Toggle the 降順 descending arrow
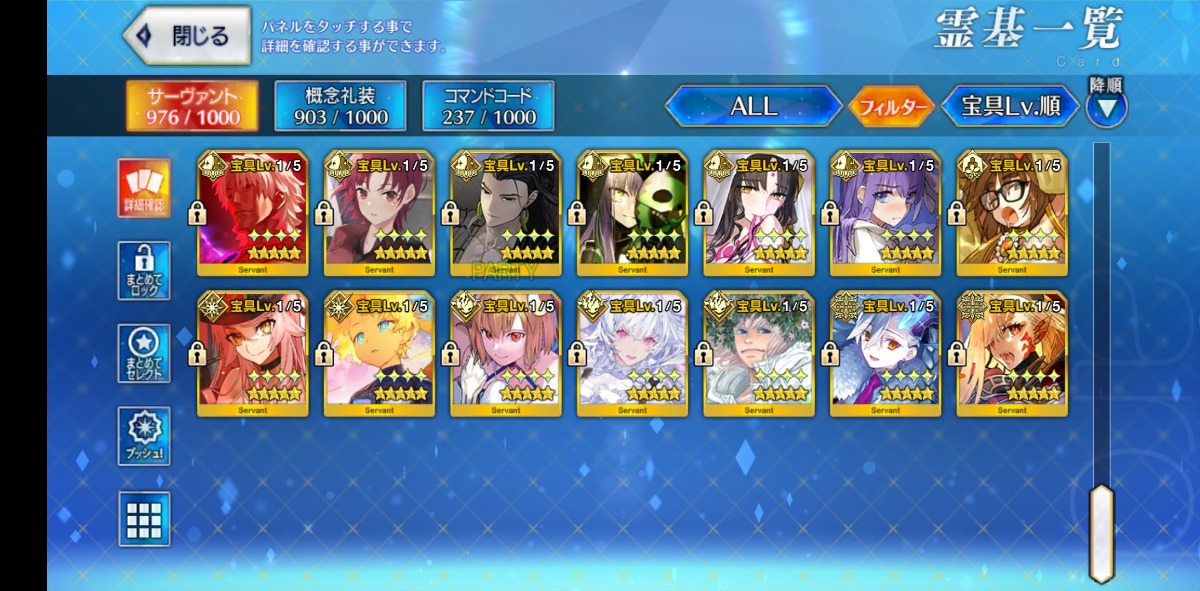This screenshot has width=1200, height=591. point(1106,105)
